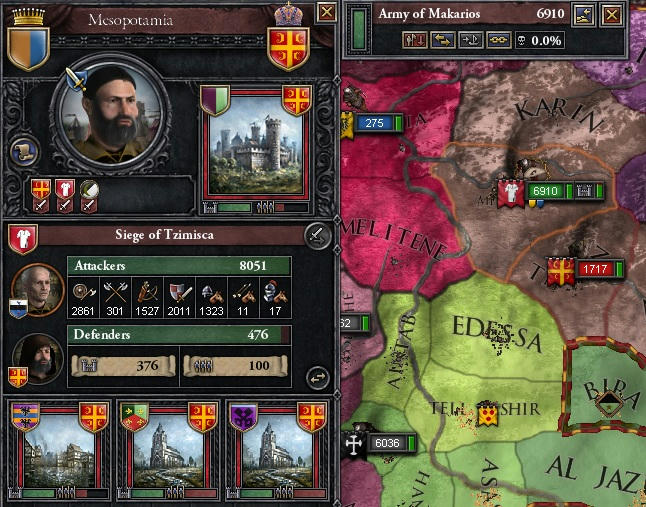Image resolution: width=646 pixels, height=507 pixels.
Task: Select the castle holding picture
Action: point(255,147)
